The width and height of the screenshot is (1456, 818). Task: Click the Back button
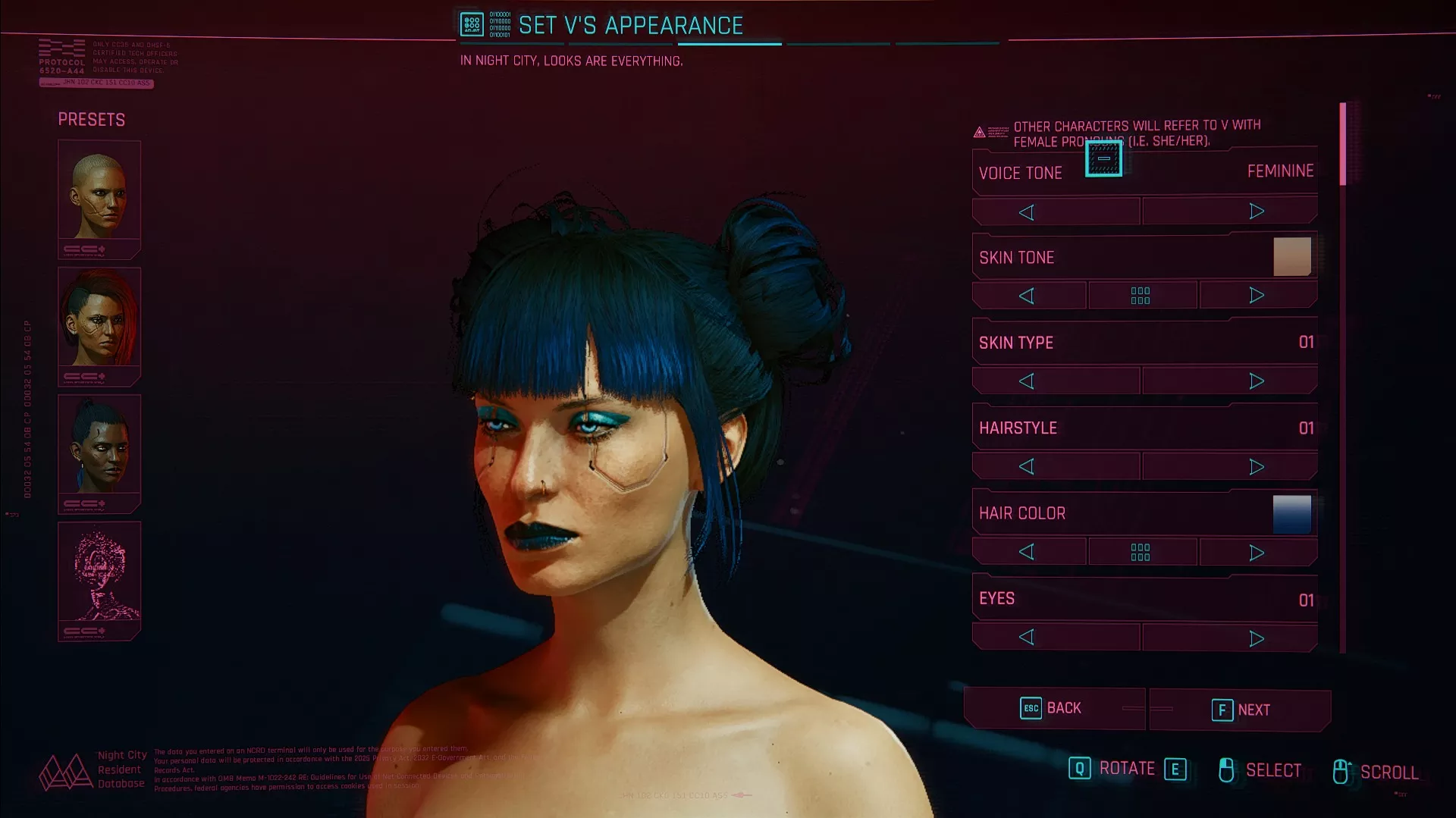point(1053,708)
